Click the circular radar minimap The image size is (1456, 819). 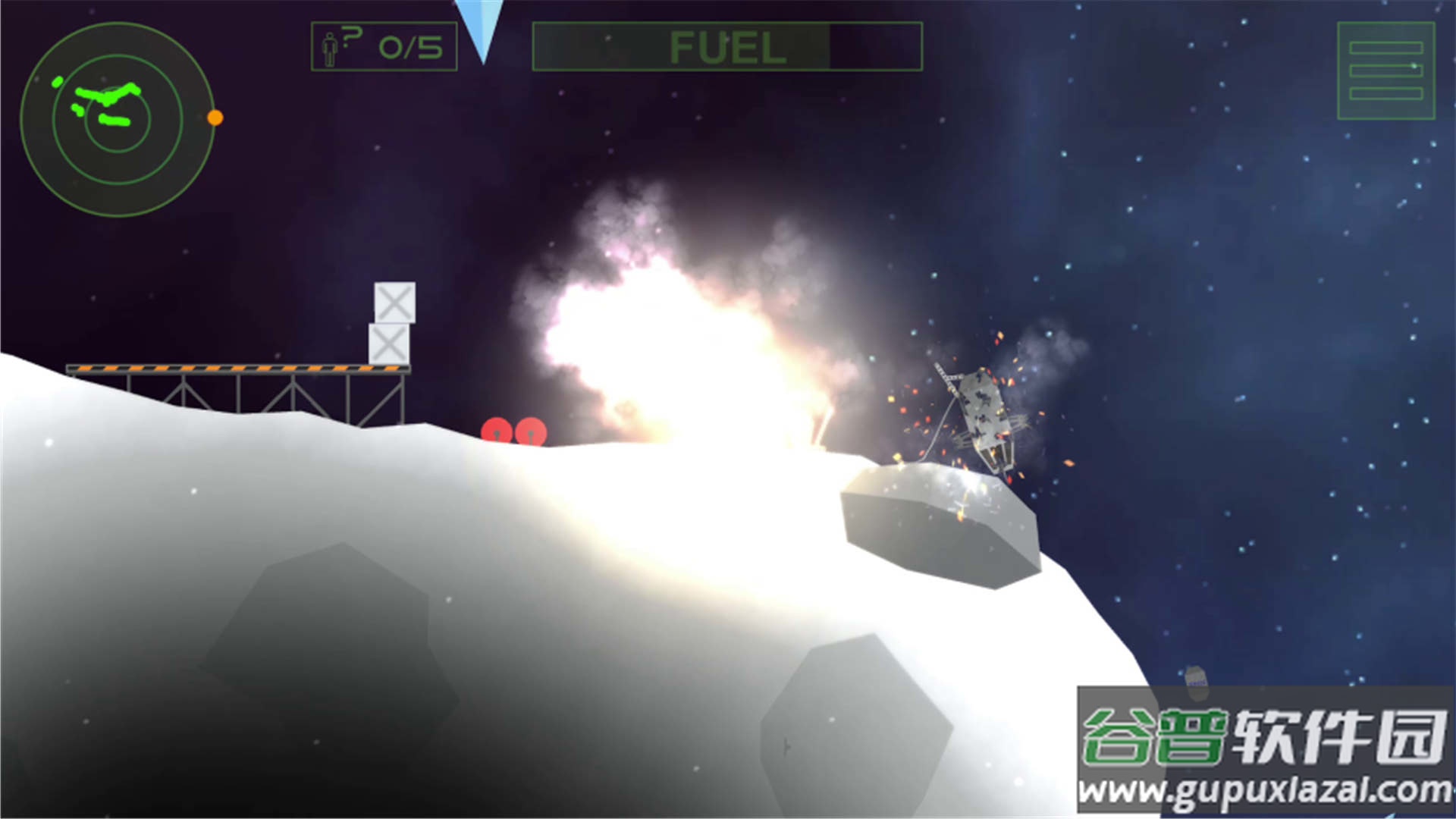tap(118, 119)
